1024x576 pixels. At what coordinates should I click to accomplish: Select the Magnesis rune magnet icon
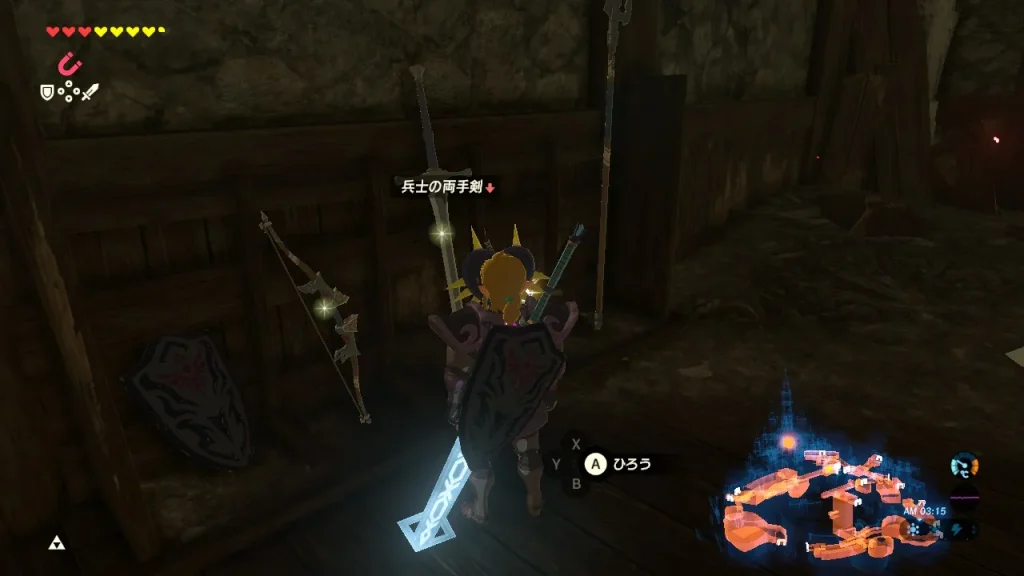[69, 64]
